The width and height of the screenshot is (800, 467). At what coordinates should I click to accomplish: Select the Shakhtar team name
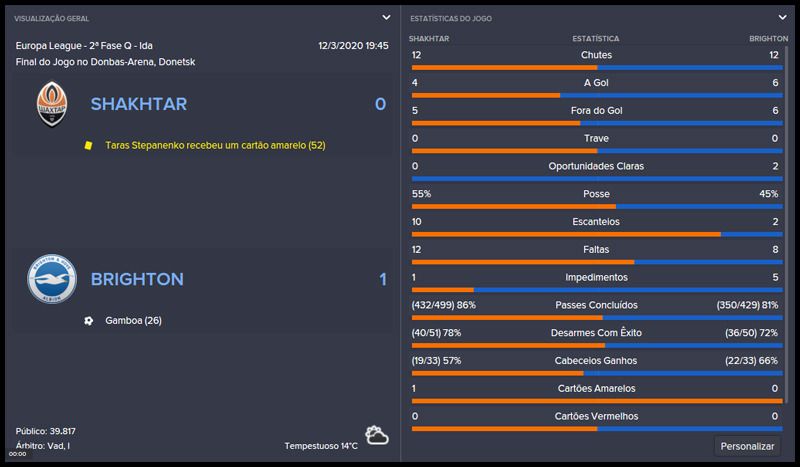click(x=138, y=104)
